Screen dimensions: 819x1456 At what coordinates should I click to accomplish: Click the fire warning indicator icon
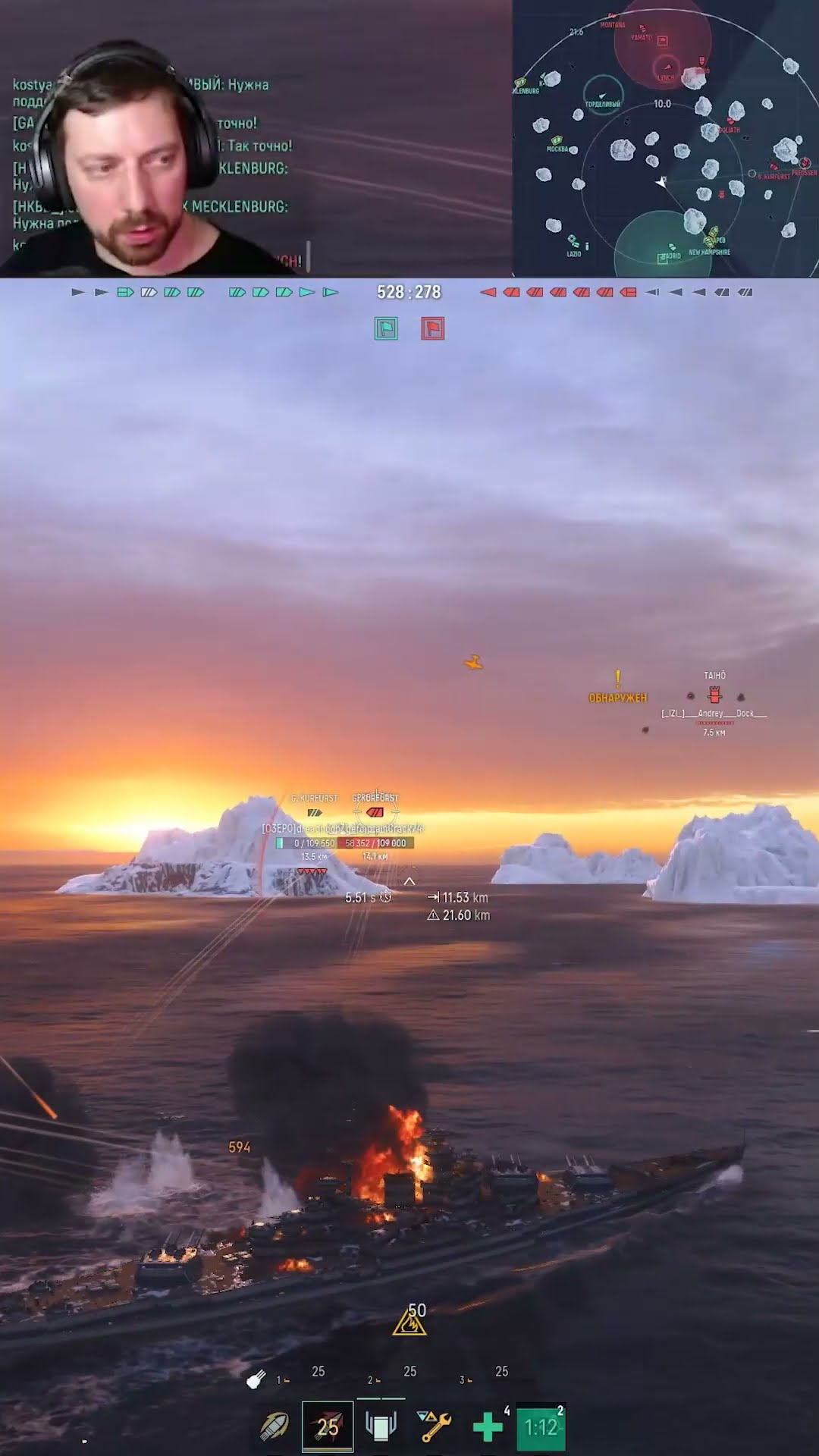pyautogui.click(x=409, y=1323)
